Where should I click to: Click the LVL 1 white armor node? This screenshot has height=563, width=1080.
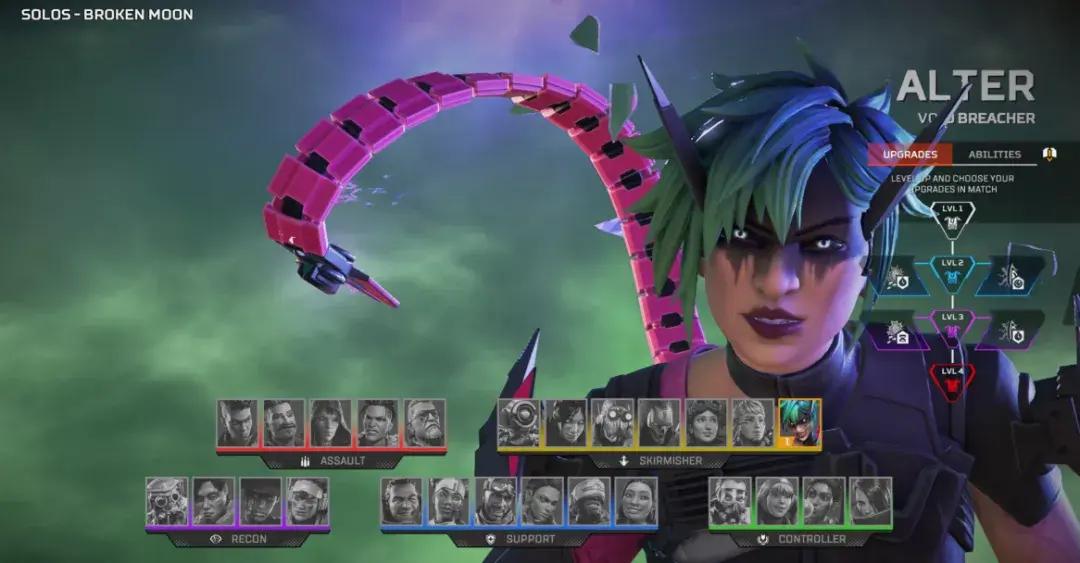click(951, 217)
